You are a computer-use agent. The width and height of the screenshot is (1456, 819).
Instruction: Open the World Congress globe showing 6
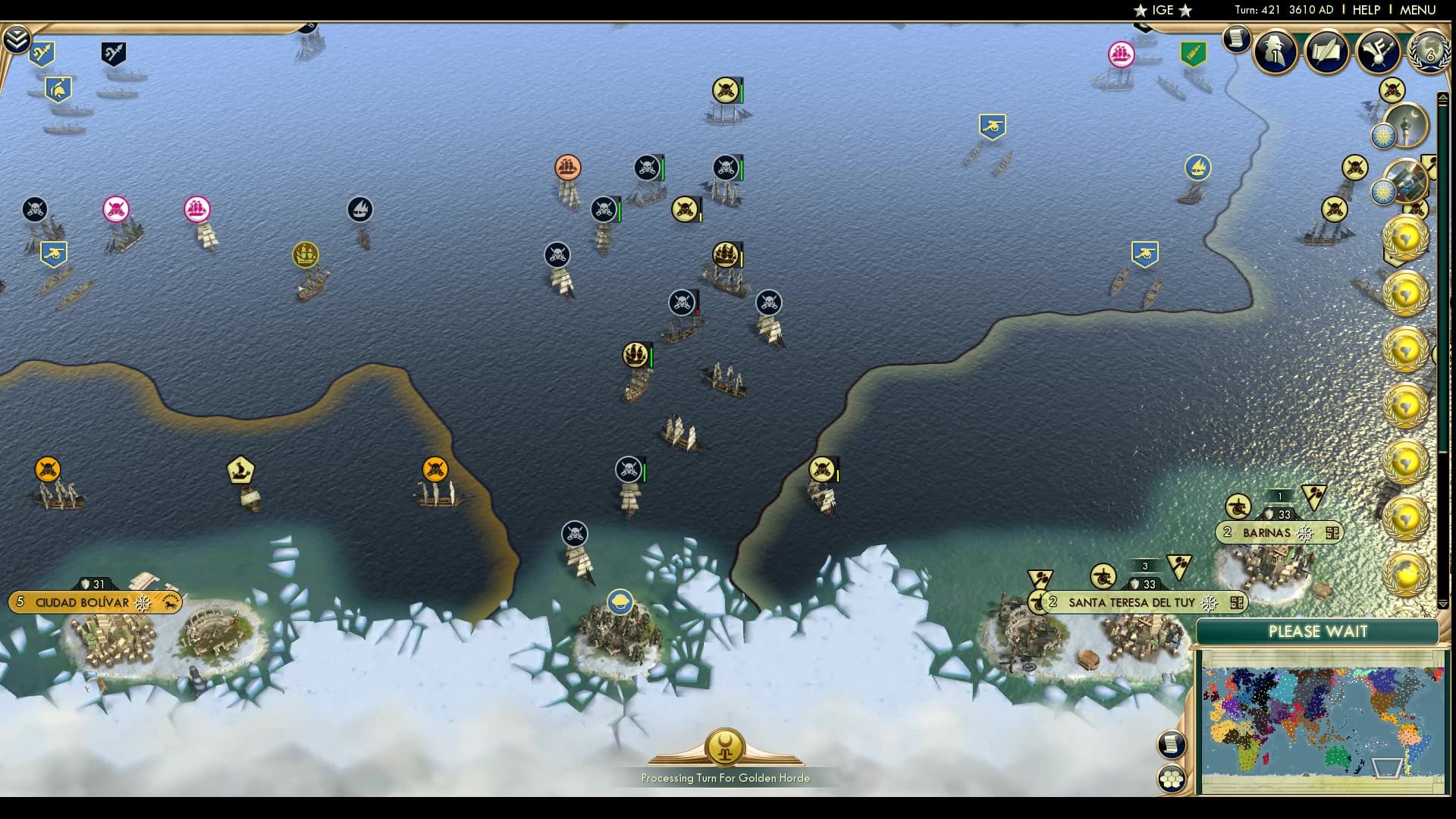(x=1429, y=53)
